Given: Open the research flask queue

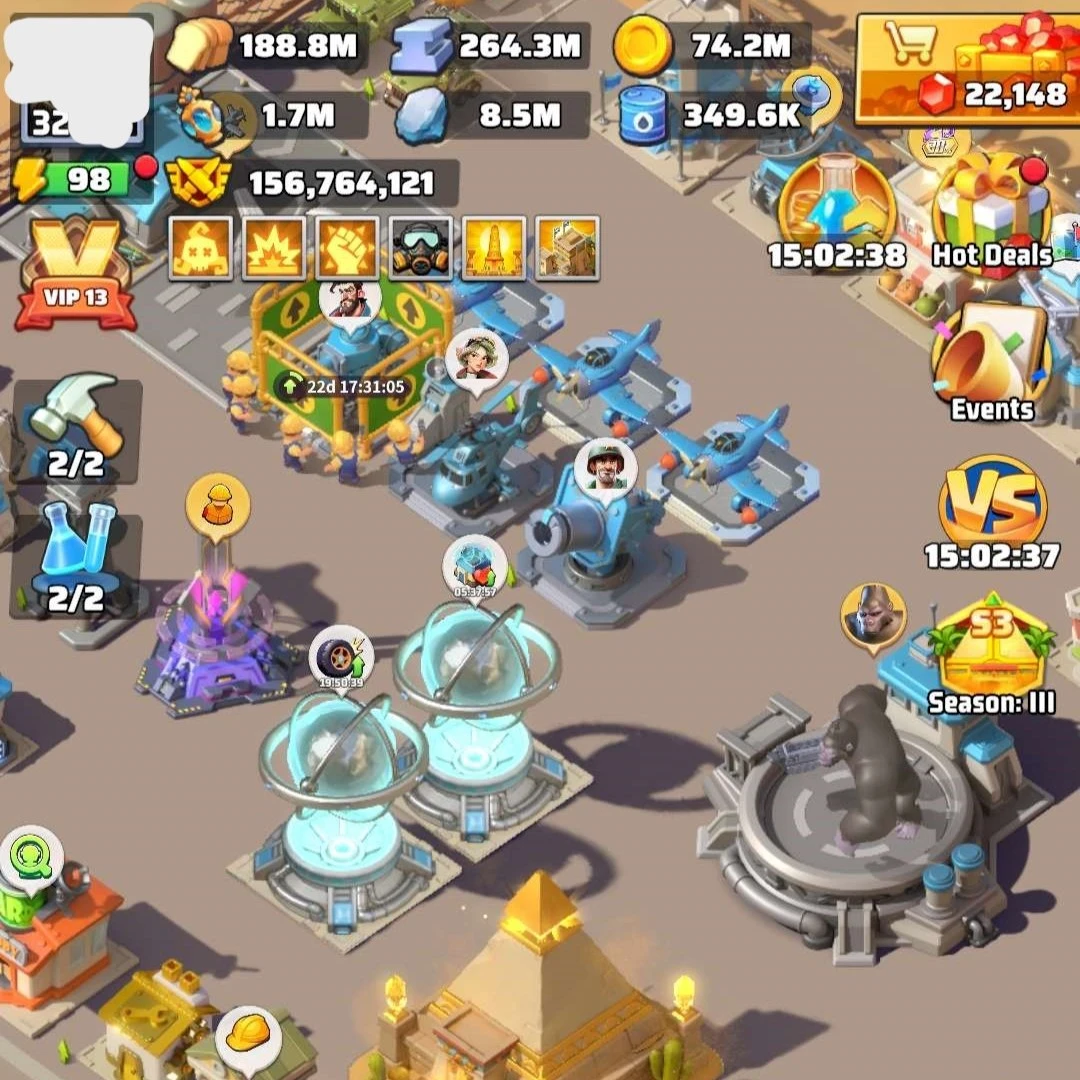Looking at the screenshot, I should click(76, 562).
